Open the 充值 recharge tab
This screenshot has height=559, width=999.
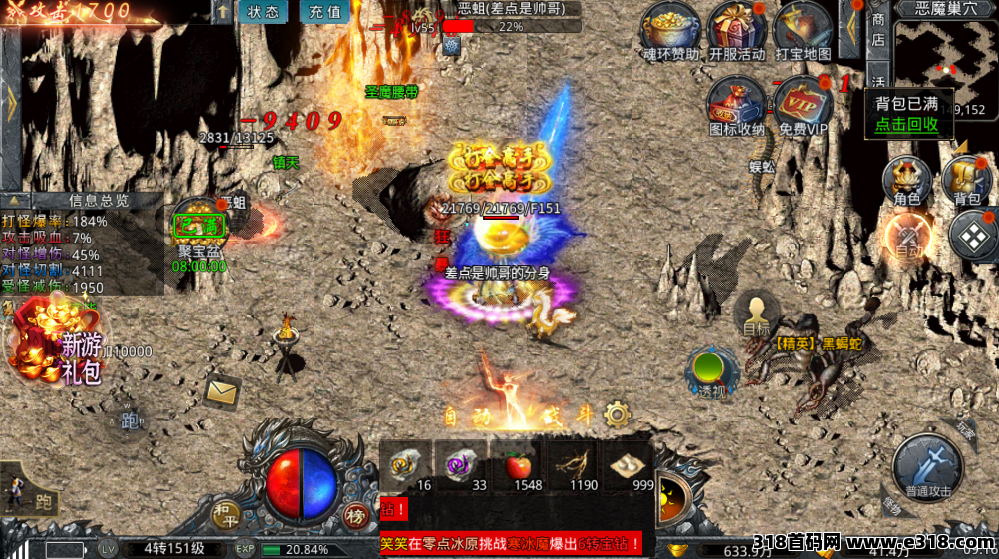coord(325,12)
